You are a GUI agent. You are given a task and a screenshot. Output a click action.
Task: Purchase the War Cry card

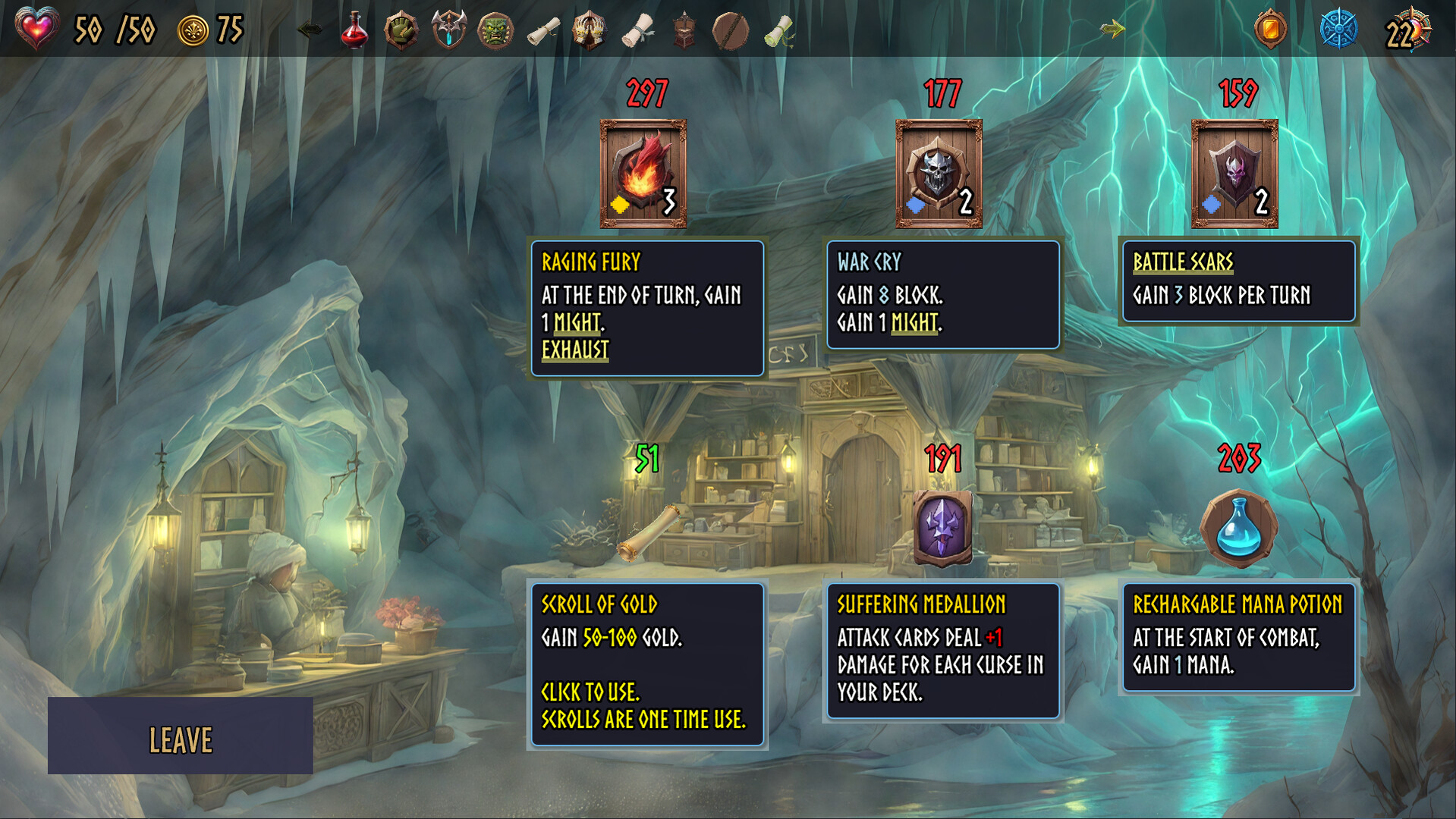click(x=939, y=174)
